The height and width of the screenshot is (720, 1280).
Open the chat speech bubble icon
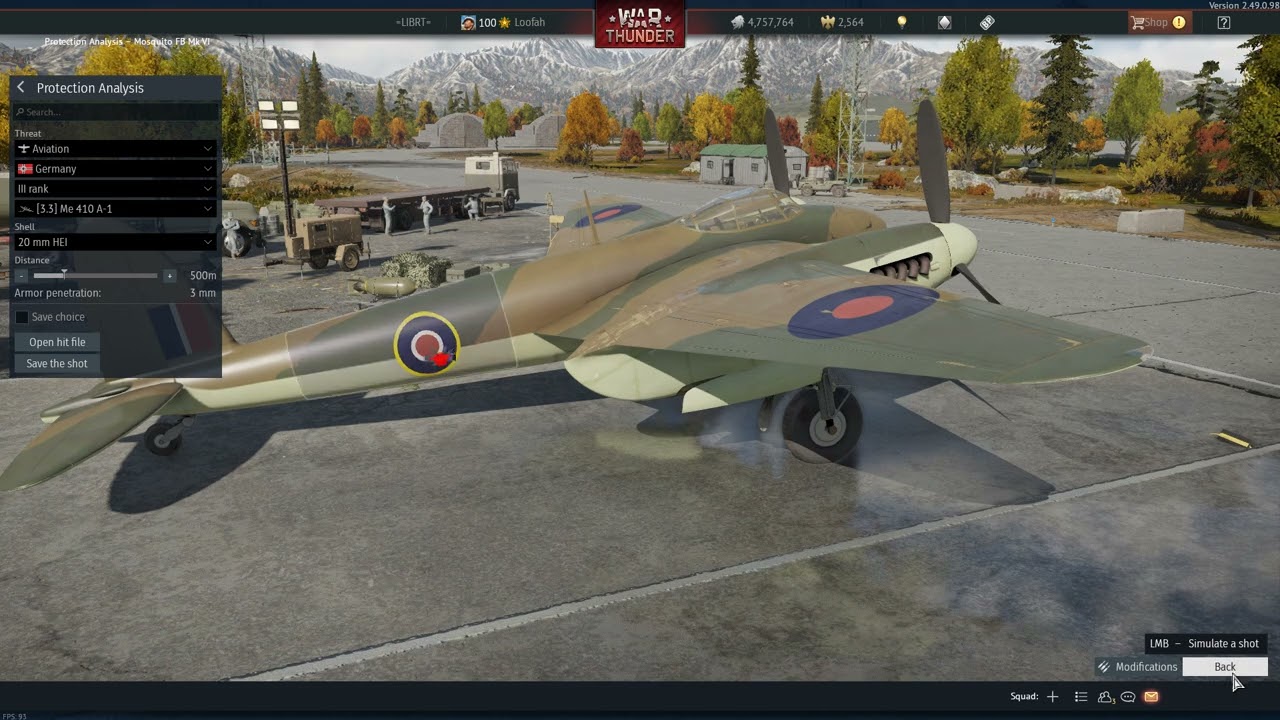pyautogui.click(x=1128, y=697)
